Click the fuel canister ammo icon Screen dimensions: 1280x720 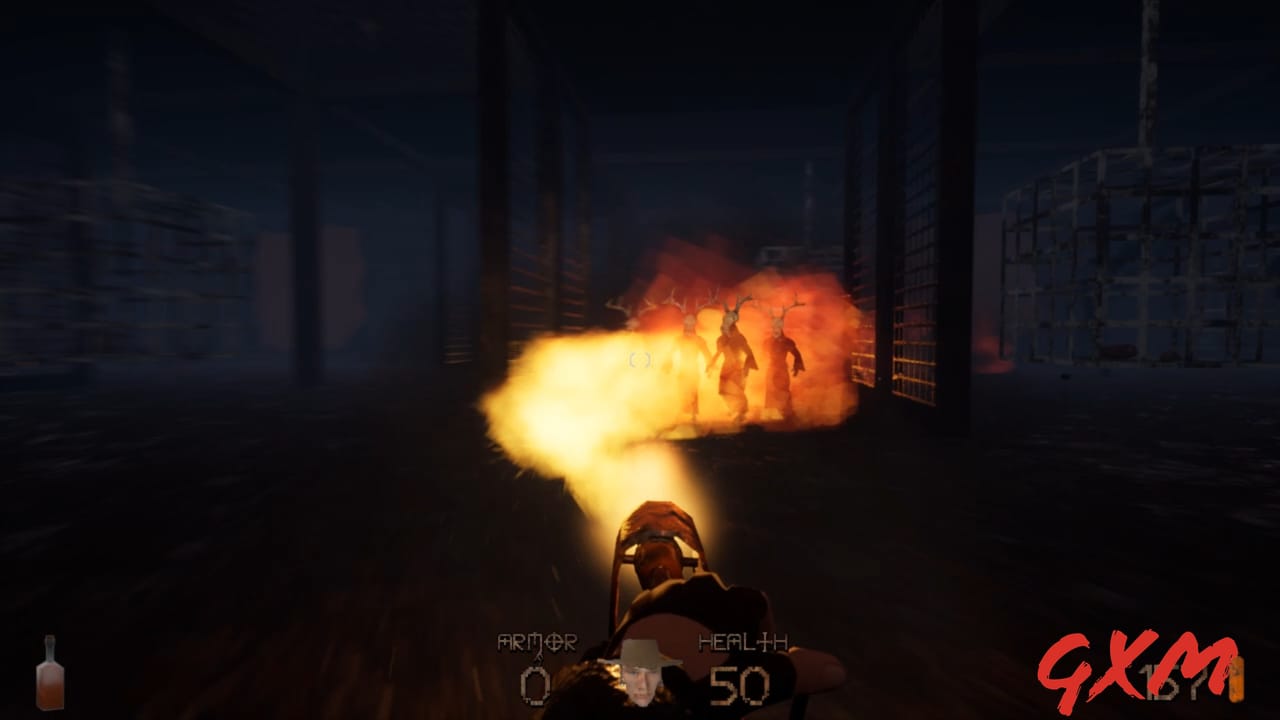1237,682
